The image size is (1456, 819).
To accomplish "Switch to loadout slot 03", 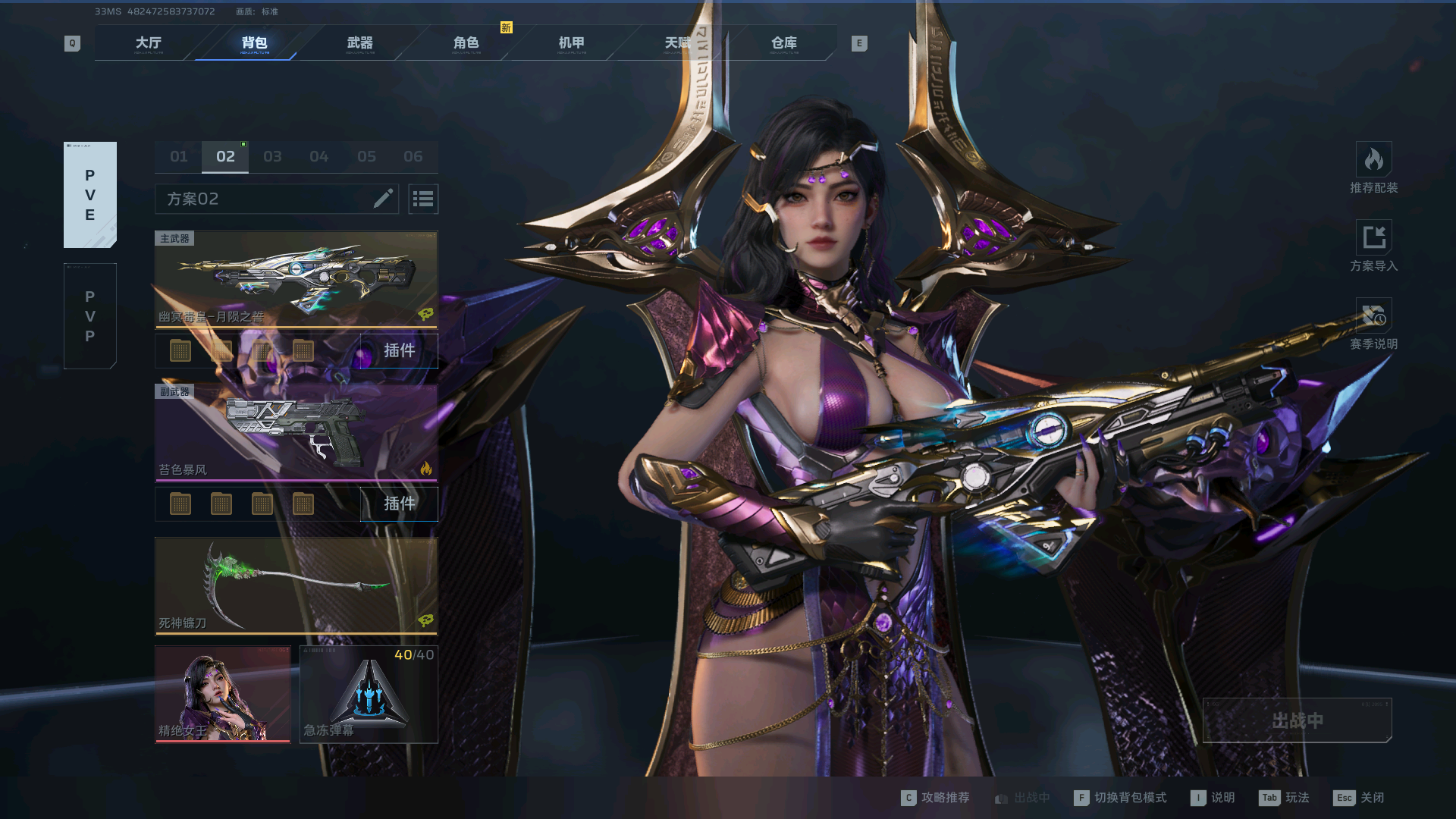I will (272, 157).
